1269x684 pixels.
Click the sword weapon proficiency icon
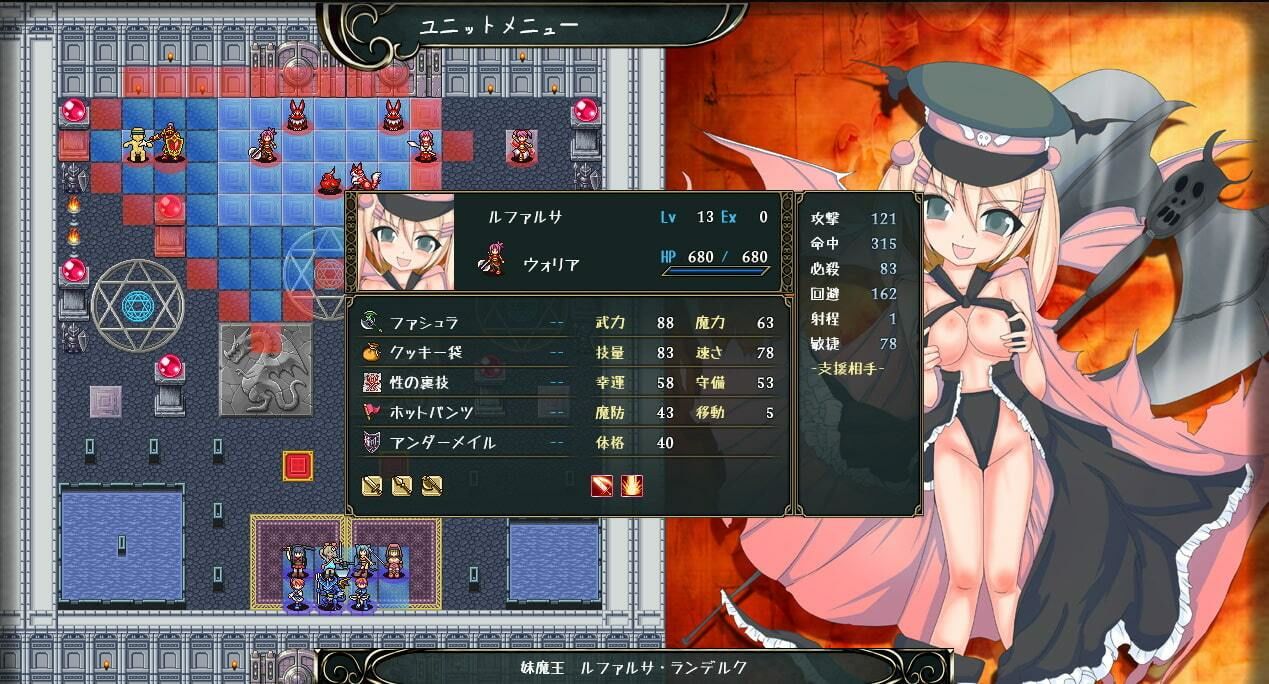tap(372, 486)
